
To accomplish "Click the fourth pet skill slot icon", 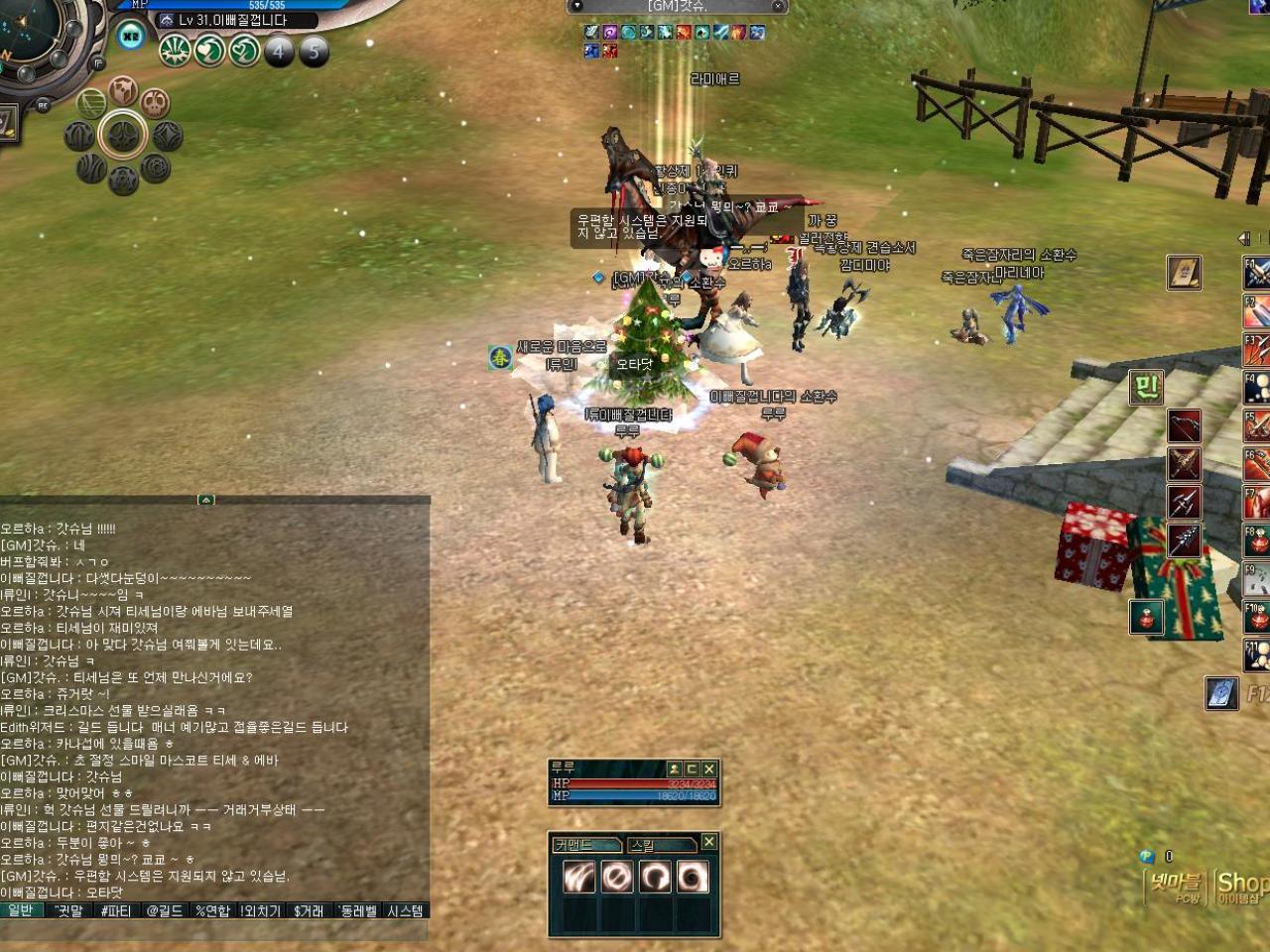I will [691, 877].
